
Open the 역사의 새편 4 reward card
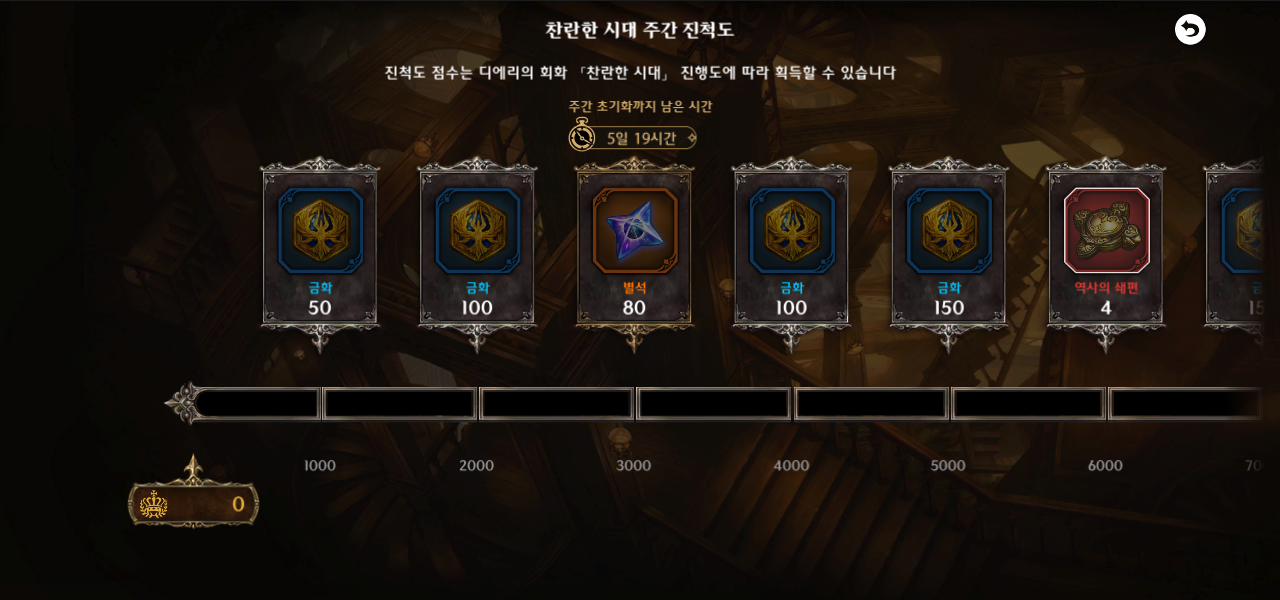[1106, 245]
